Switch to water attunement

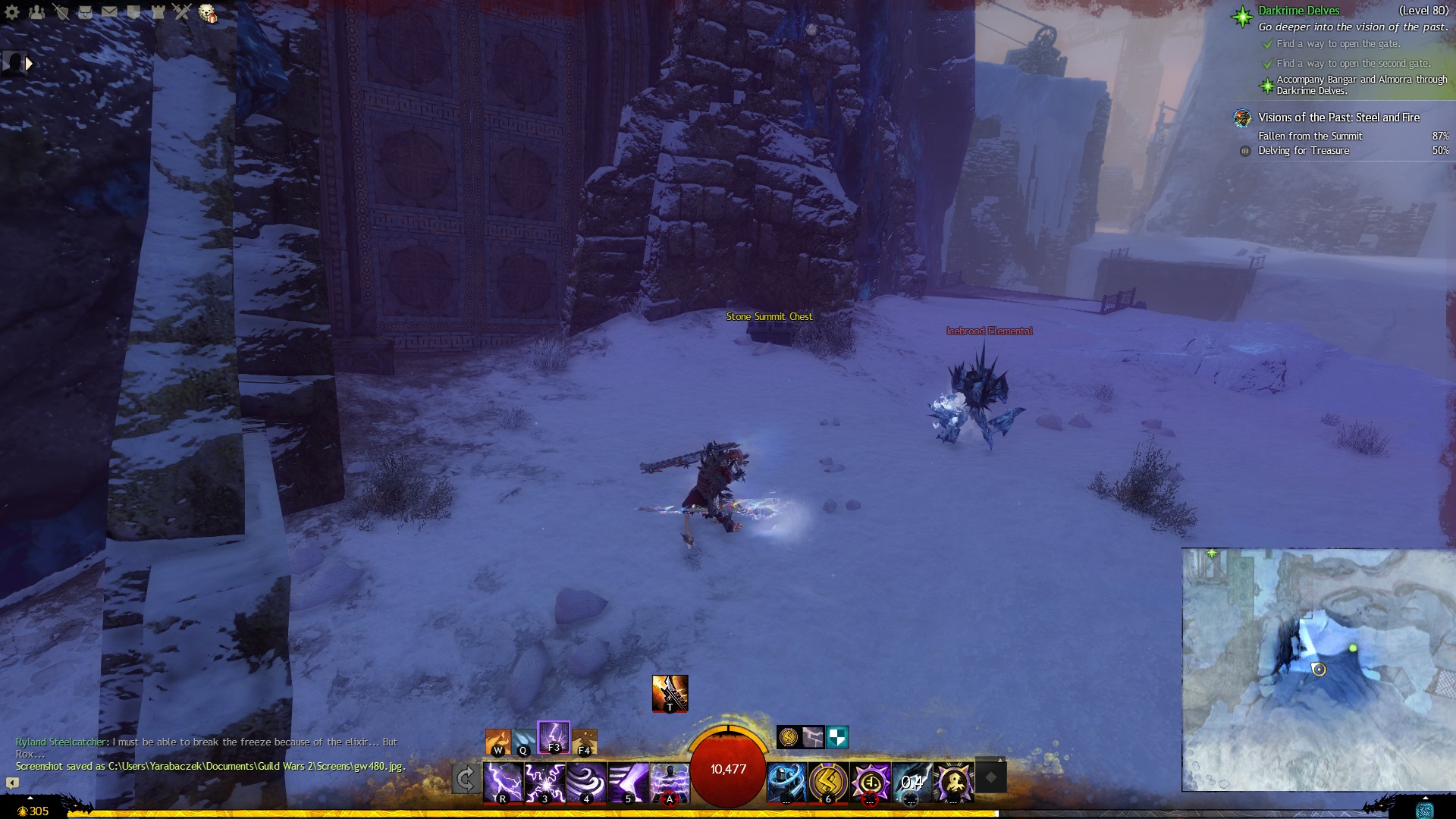[523, 742]
